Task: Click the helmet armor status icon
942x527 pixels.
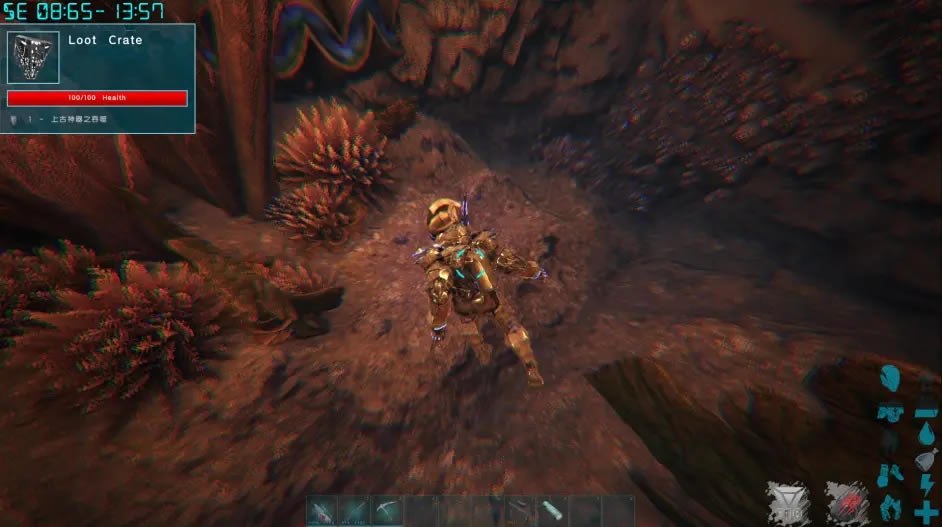Action: point(890,381)
